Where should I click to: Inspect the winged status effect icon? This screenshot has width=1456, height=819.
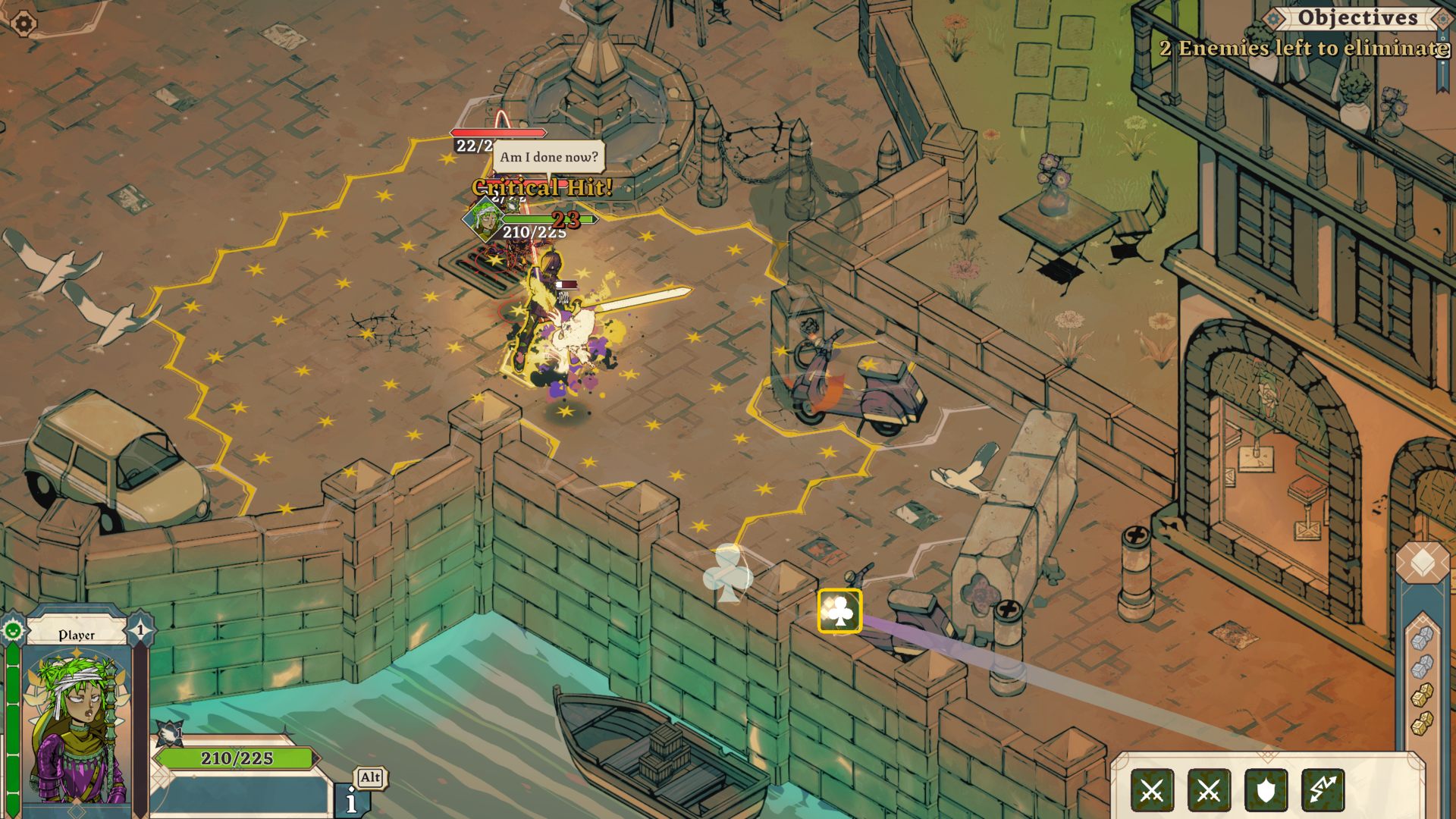[171, 733]
